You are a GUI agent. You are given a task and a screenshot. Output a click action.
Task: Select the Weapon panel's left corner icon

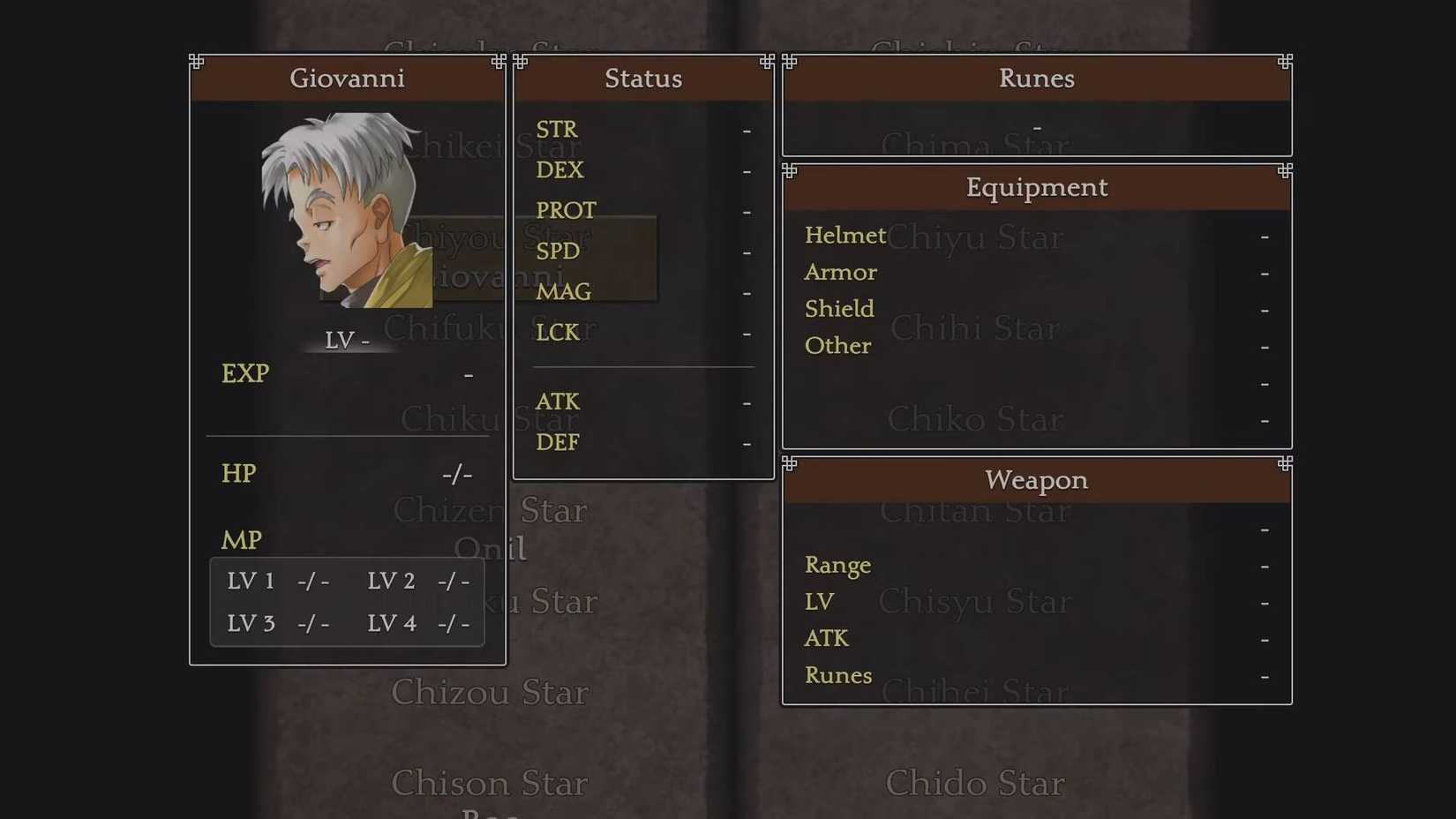(x=788, y=463)
